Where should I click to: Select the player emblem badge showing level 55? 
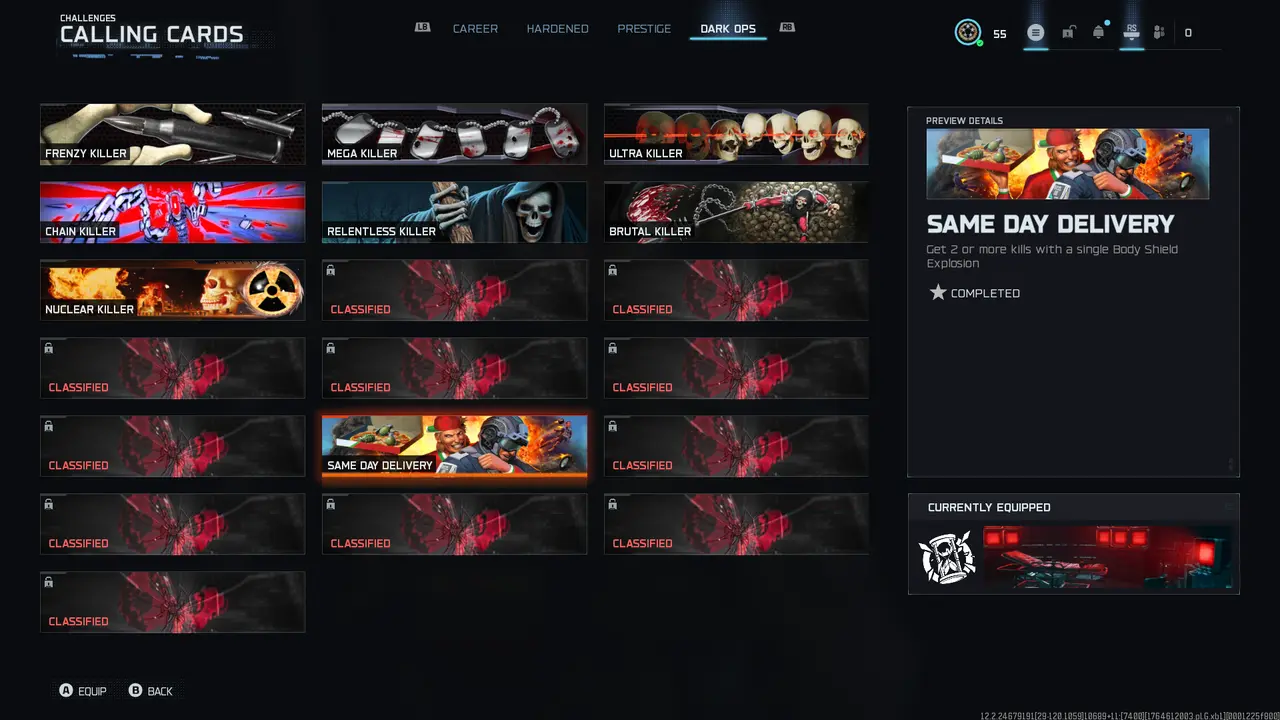[x=966, y=32]
